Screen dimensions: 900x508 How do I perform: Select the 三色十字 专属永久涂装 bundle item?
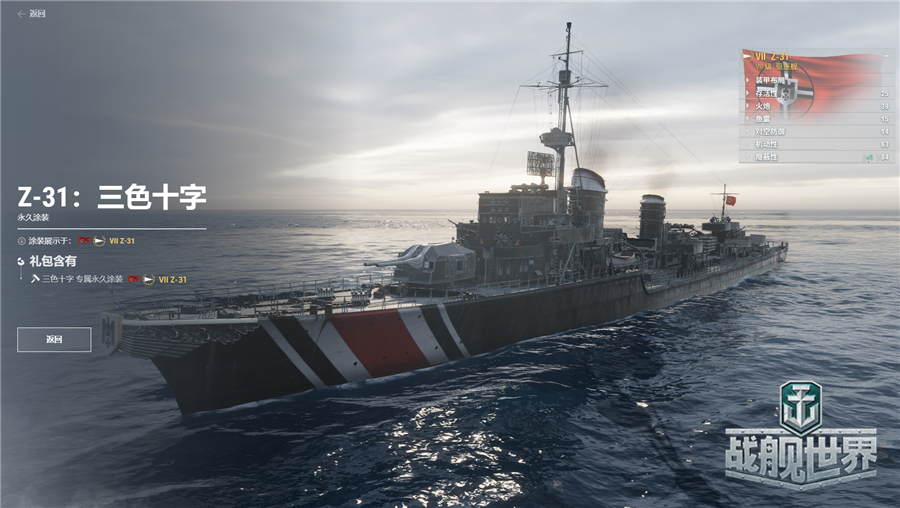[80, 279]
